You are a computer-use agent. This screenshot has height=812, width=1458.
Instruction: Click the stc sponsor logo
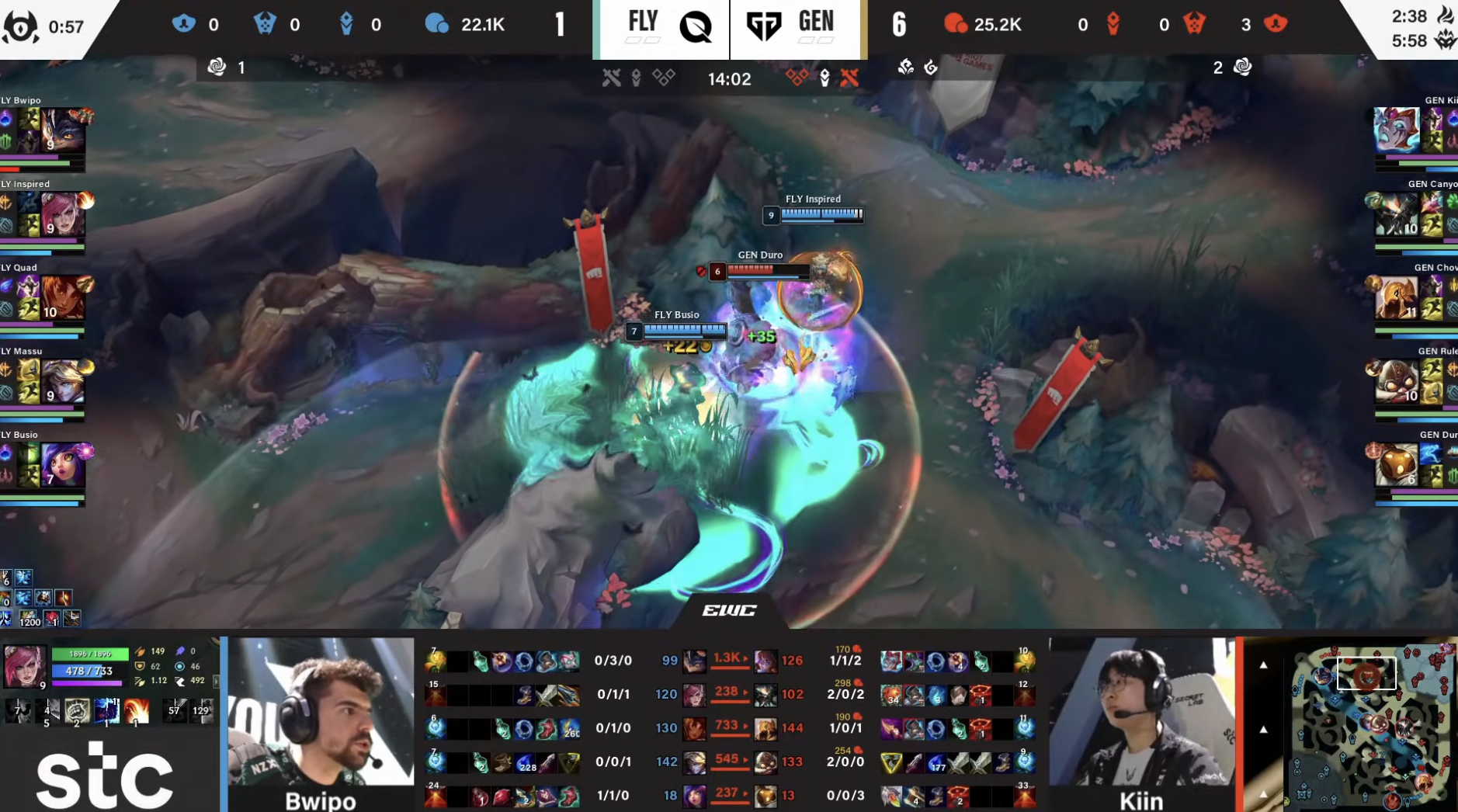pos(105,772)
